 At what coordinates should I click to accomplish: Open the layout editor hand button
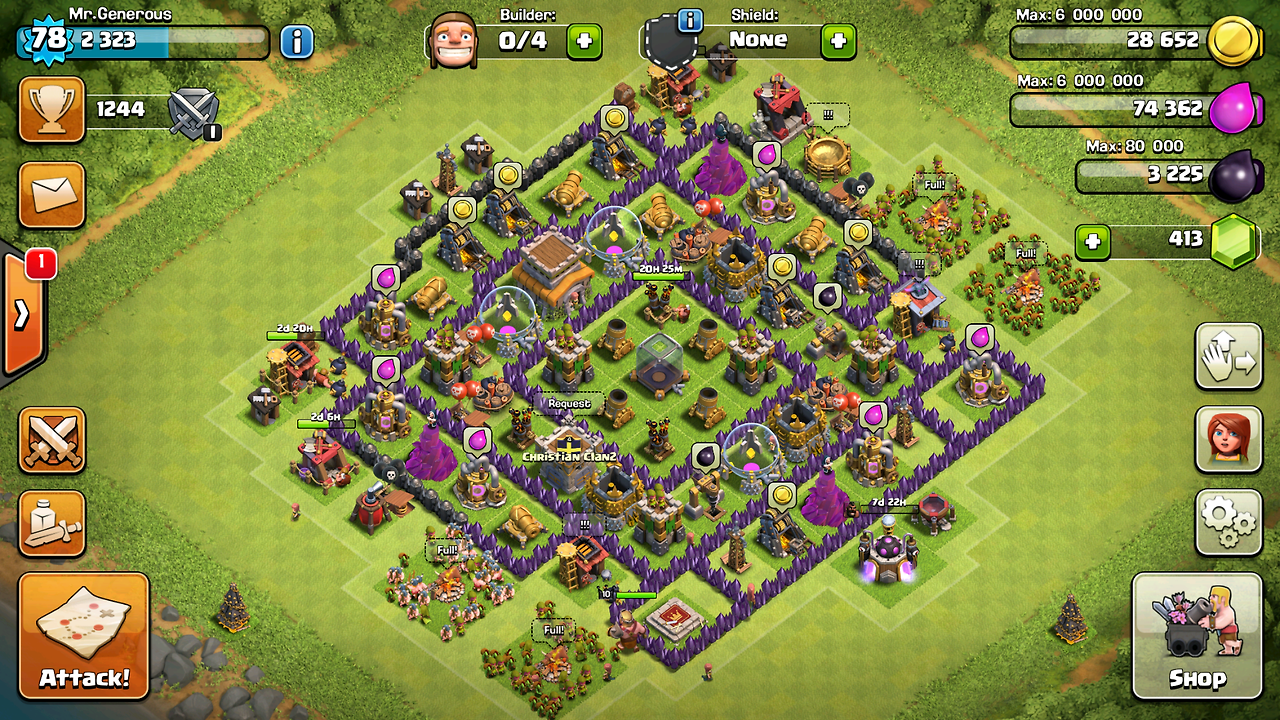(1228, 356)
